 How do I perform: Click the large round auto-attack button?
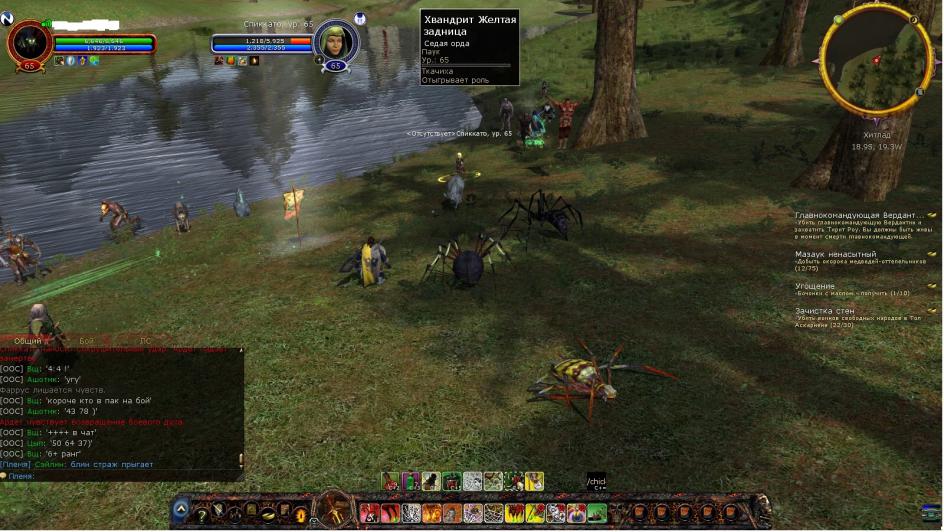pyautogui.click(x=333, y=511)
